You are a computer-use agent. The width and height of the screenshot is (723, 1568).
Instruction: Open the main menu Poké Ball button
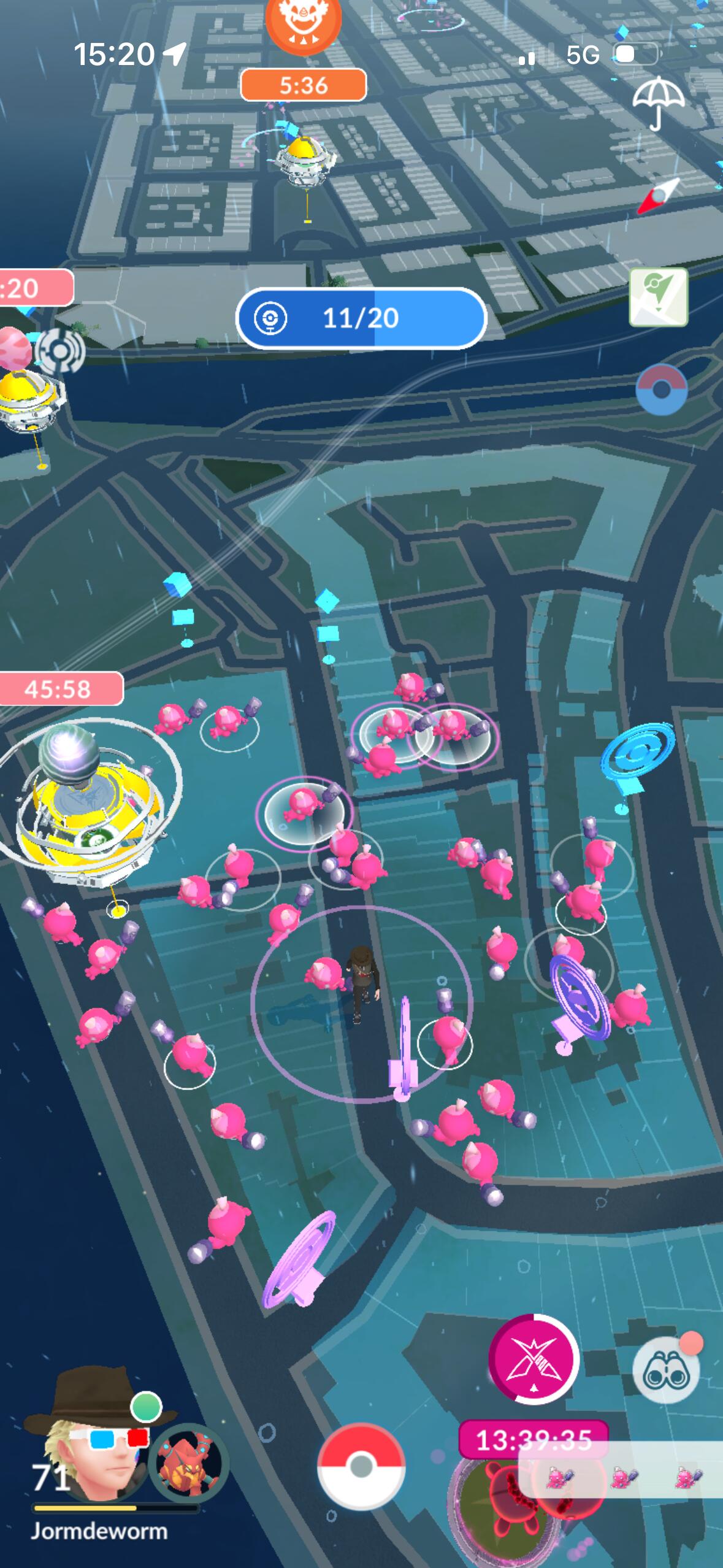click(361, 1467)
